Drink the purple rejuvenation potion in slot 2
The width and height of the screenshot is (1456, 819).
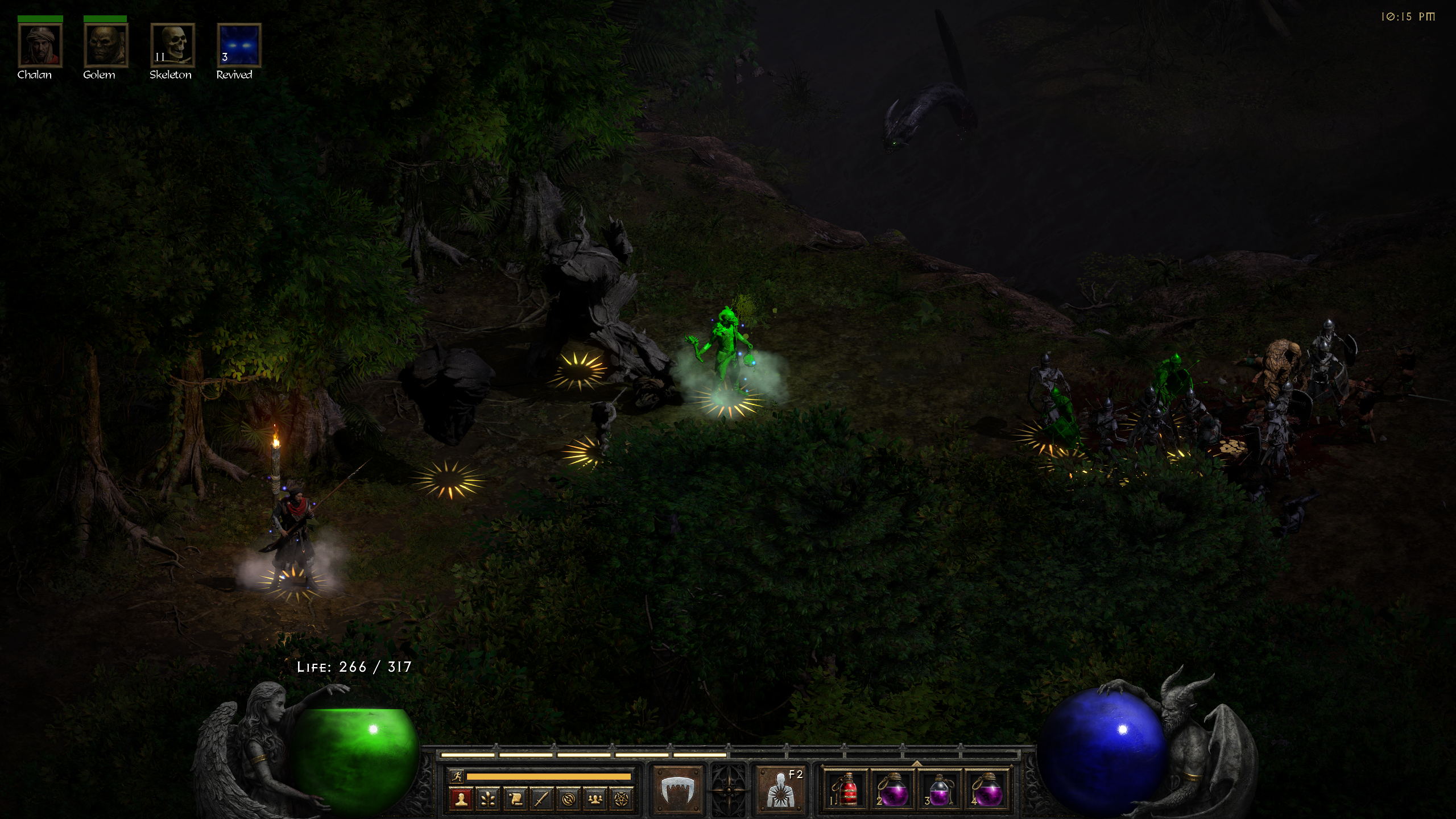(894, 789)
